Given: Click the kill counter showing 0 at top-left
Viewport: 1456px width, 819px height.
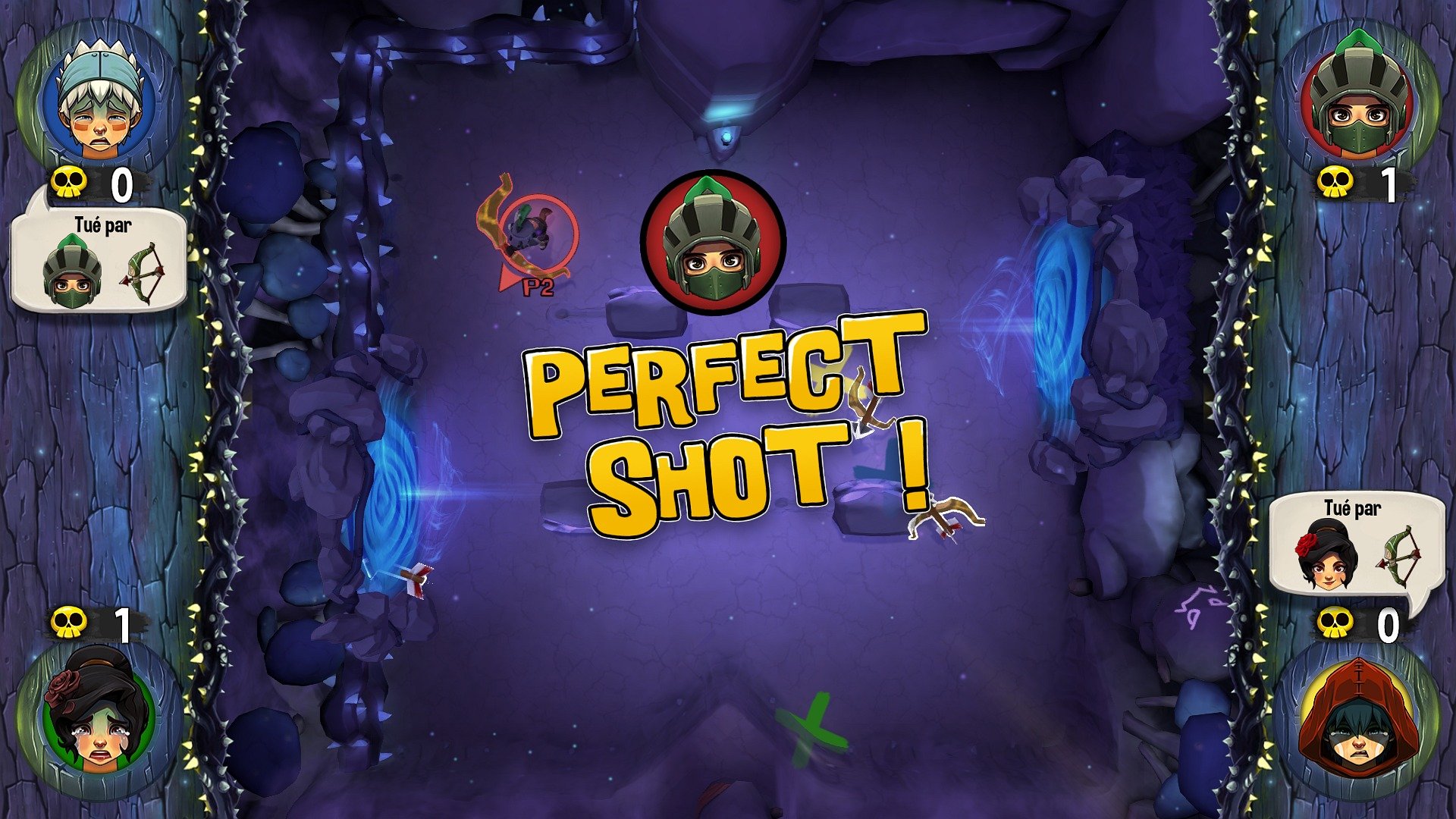Looking at the screenshot, I should point(121,182).
